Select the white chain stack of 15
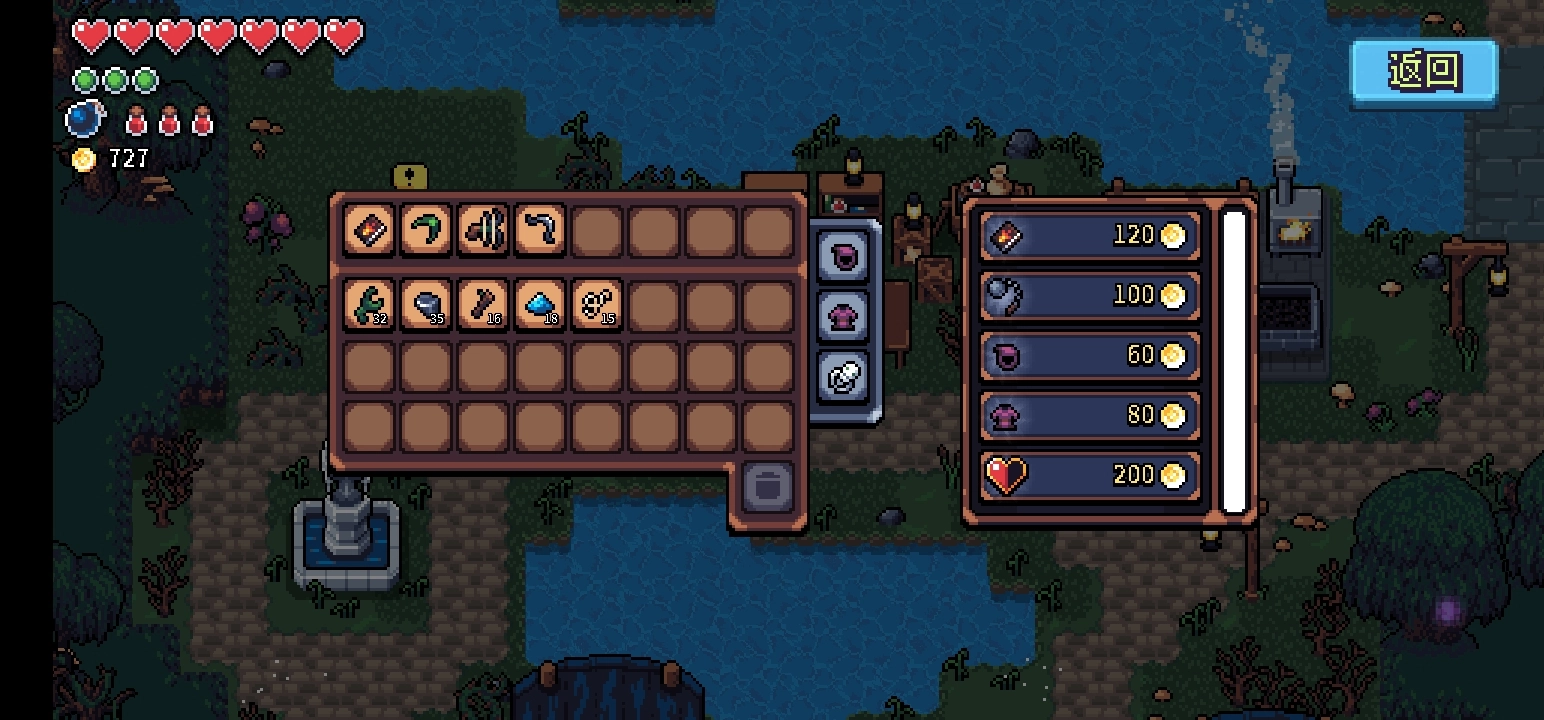The width and height of the screenshot is (1544, 720). click(597, 305)
